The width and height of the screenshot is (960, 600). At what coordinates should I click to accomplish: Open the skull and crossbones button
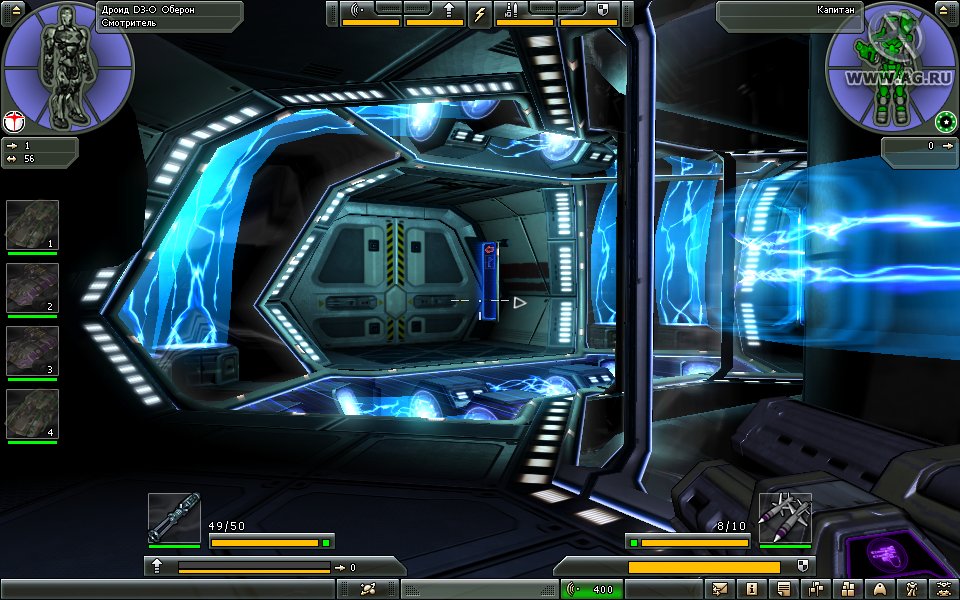944,589
